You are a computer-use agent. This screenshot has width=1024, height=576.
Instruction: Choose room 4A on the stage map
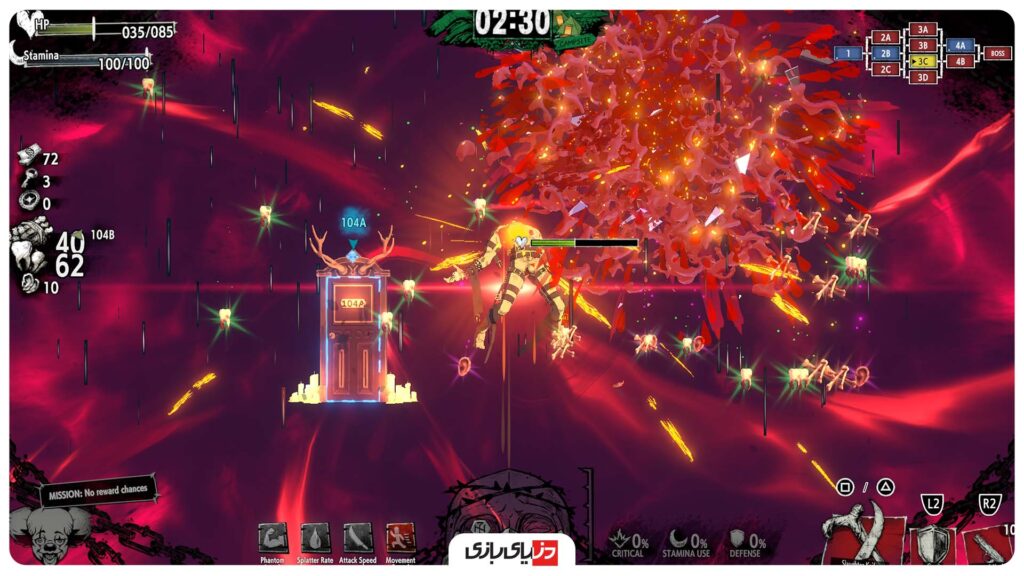[960, 45]
